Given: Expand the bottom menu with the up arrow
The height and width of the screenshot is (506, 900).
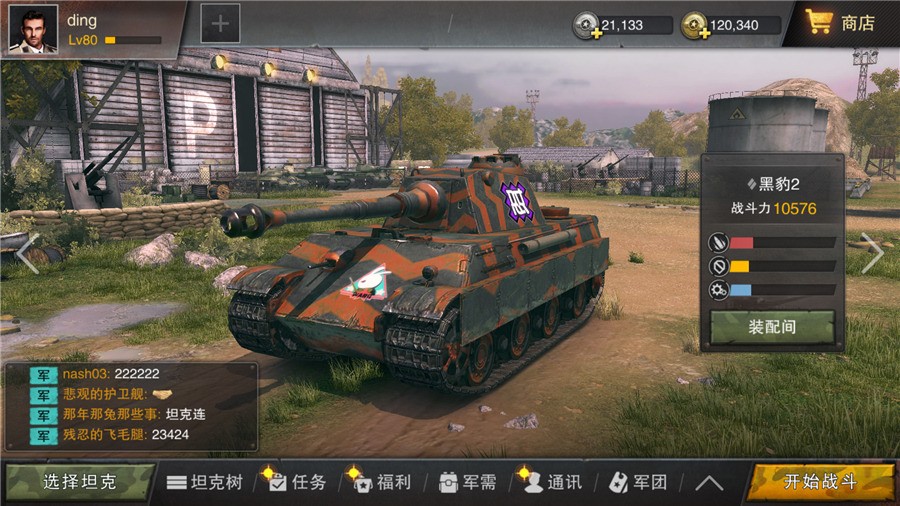Looking at the screenshot, I should pyautogui.click(x=709, y=482).
